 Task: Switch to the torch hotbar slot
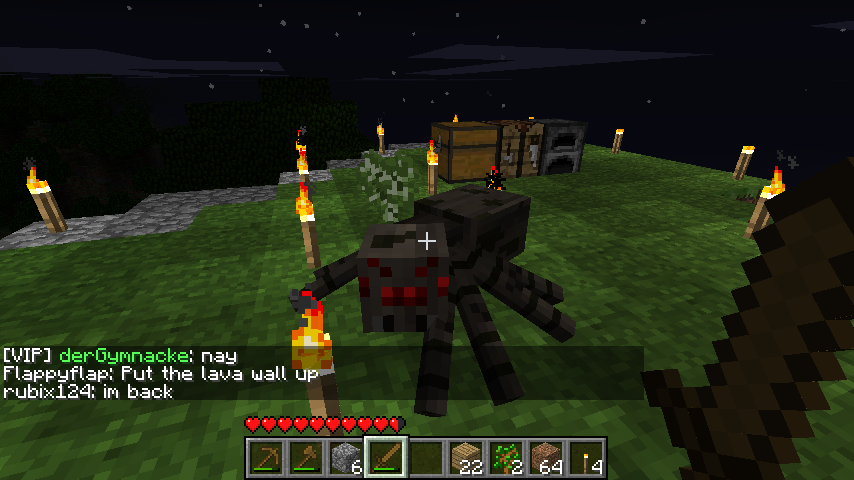tap(585, 458)
